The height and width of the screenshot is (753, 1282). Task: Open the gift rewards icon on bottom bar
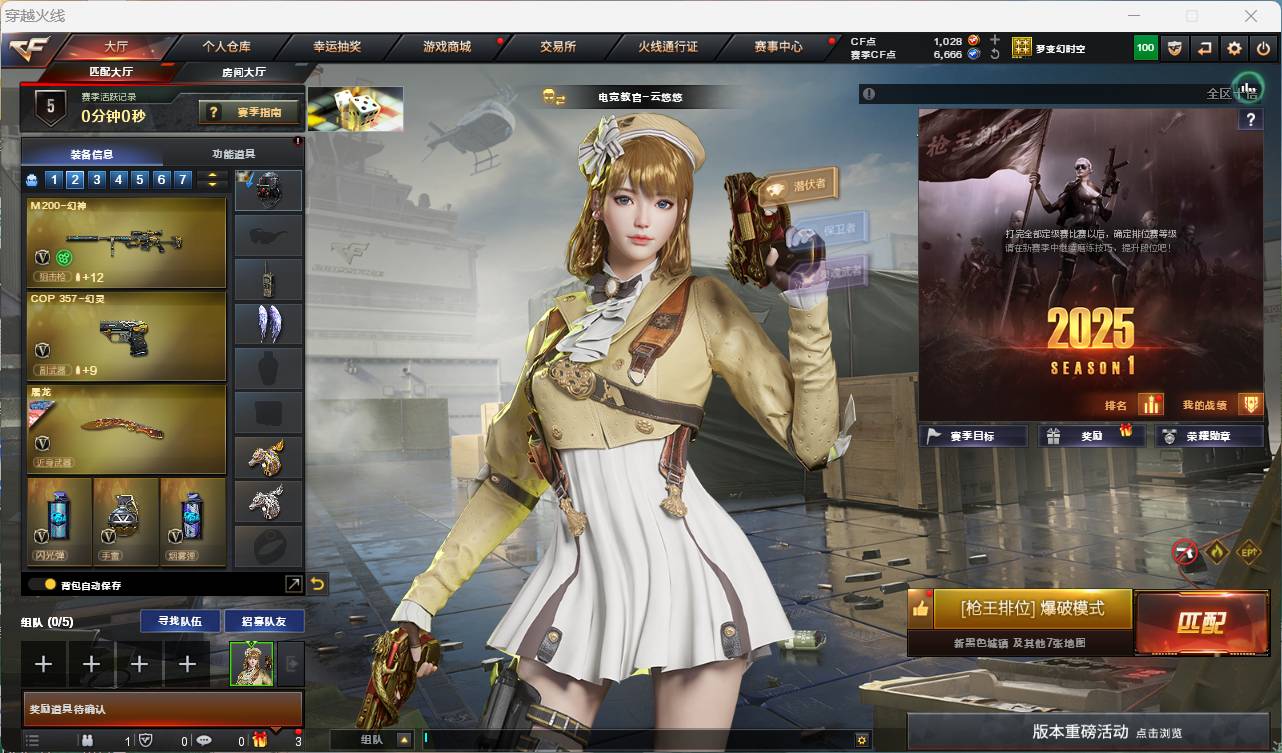[260, 741]
